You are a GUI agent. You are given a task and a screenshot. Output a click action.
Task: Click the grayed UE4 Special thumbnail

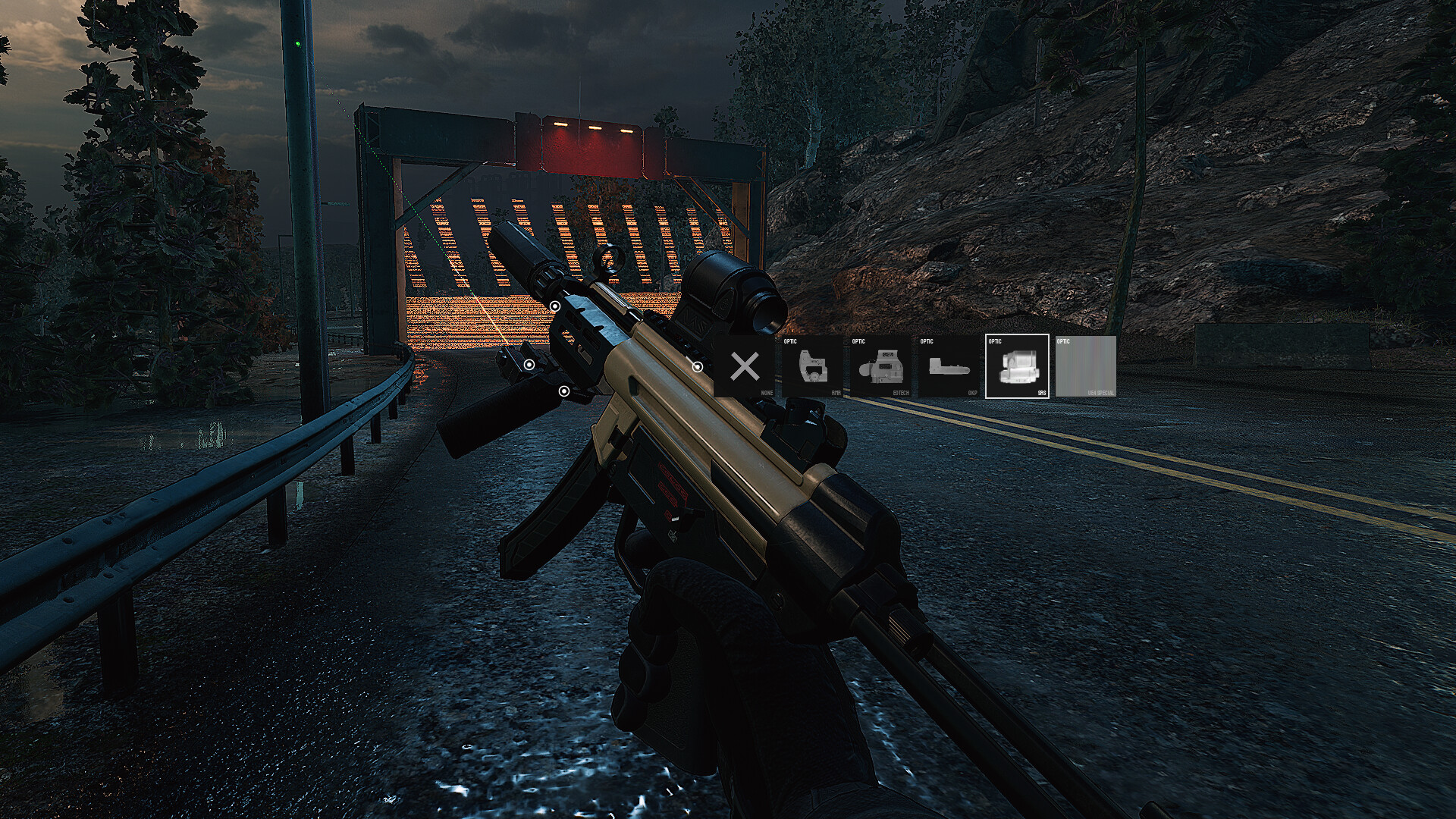(1087, 369)
